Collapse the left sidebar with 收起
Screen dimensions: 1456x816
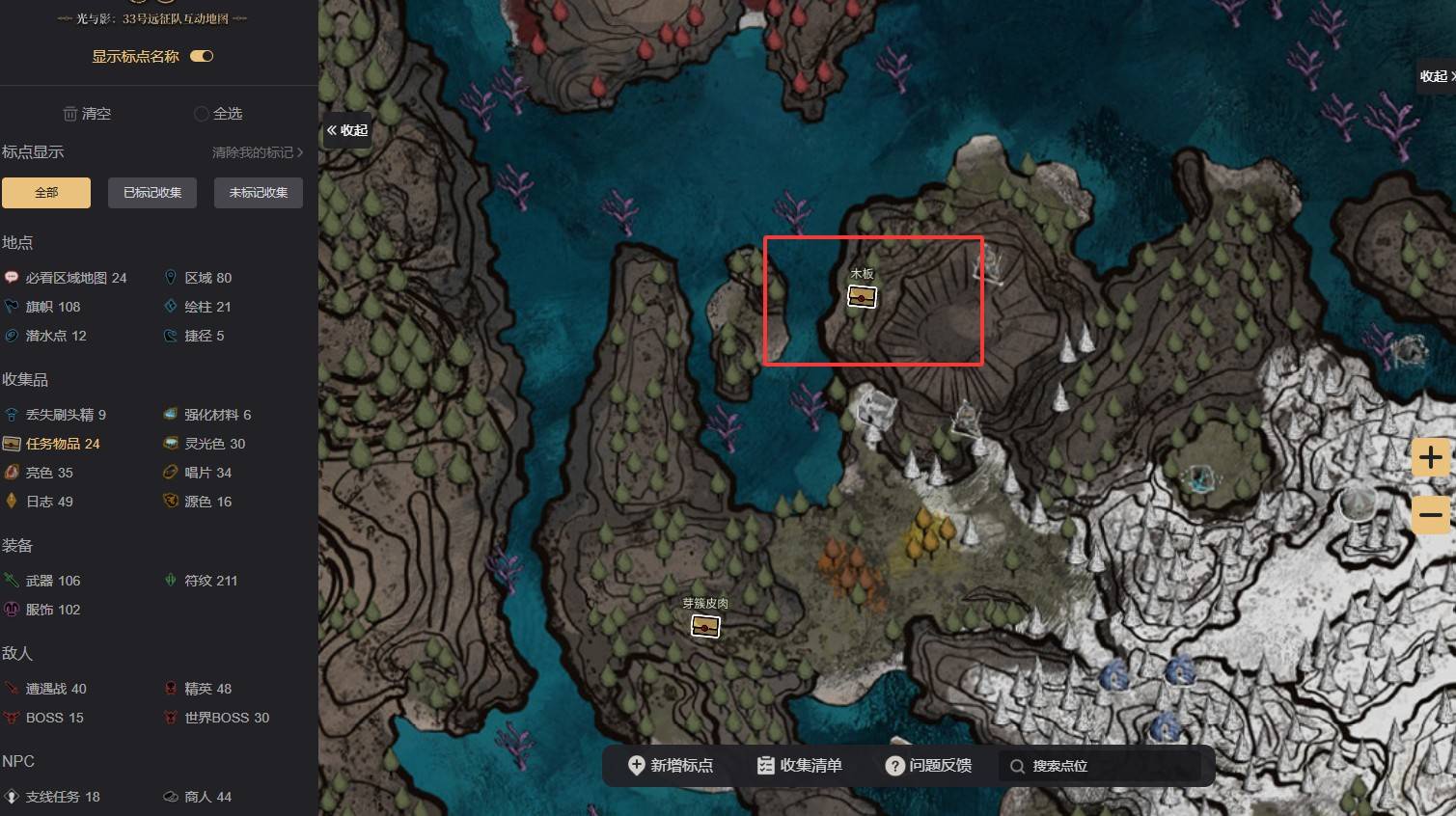coord(347,130)
